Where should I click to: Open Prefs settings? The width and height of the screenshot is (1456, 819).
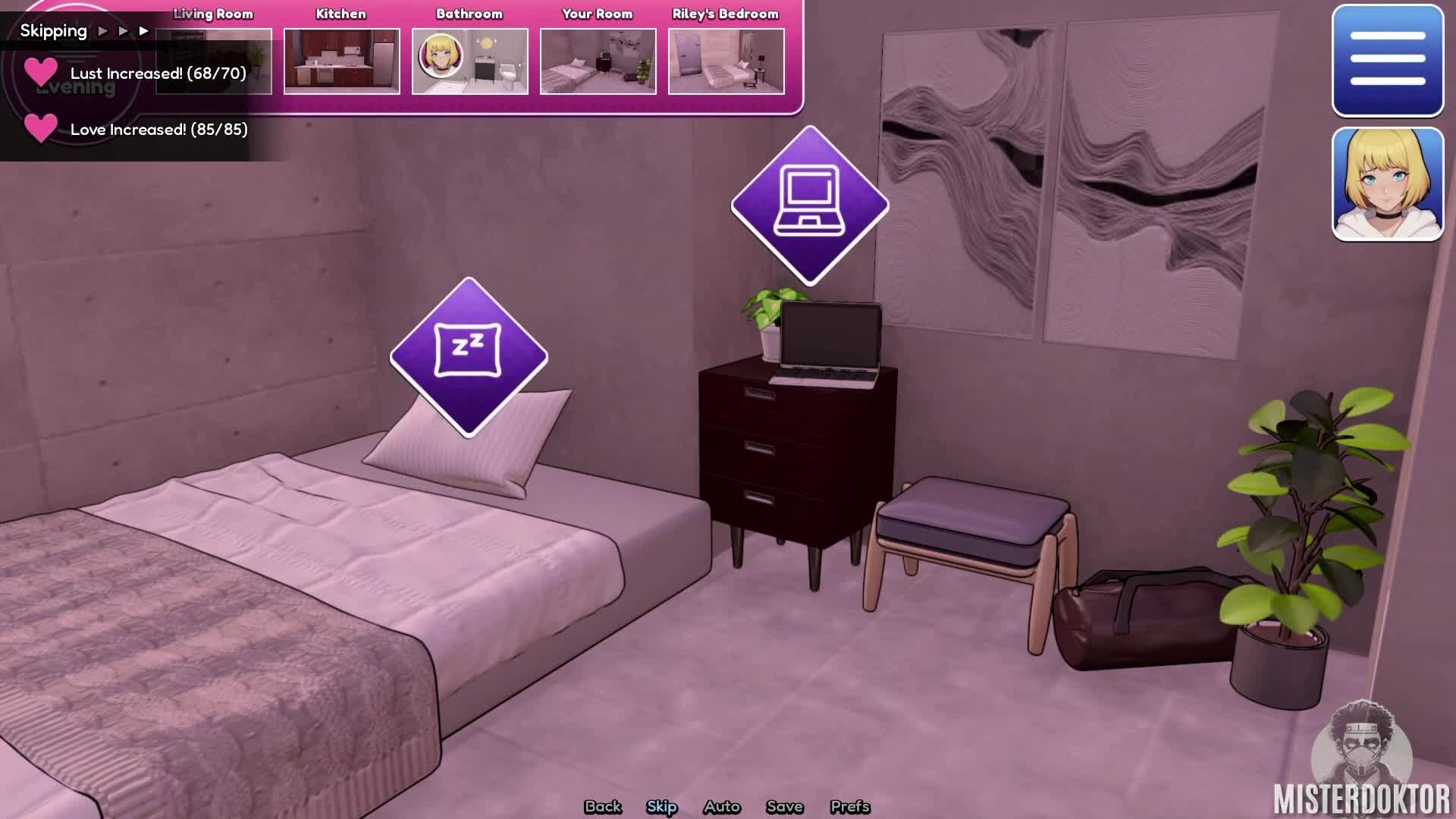(x=849, y=806)
